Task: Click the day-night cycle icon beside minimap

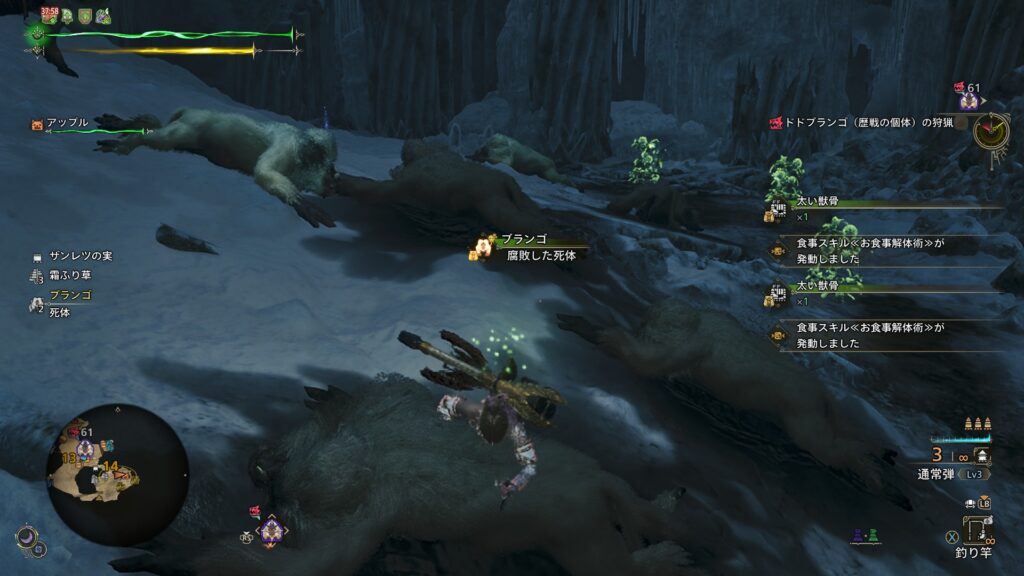Action: (29, 540)
